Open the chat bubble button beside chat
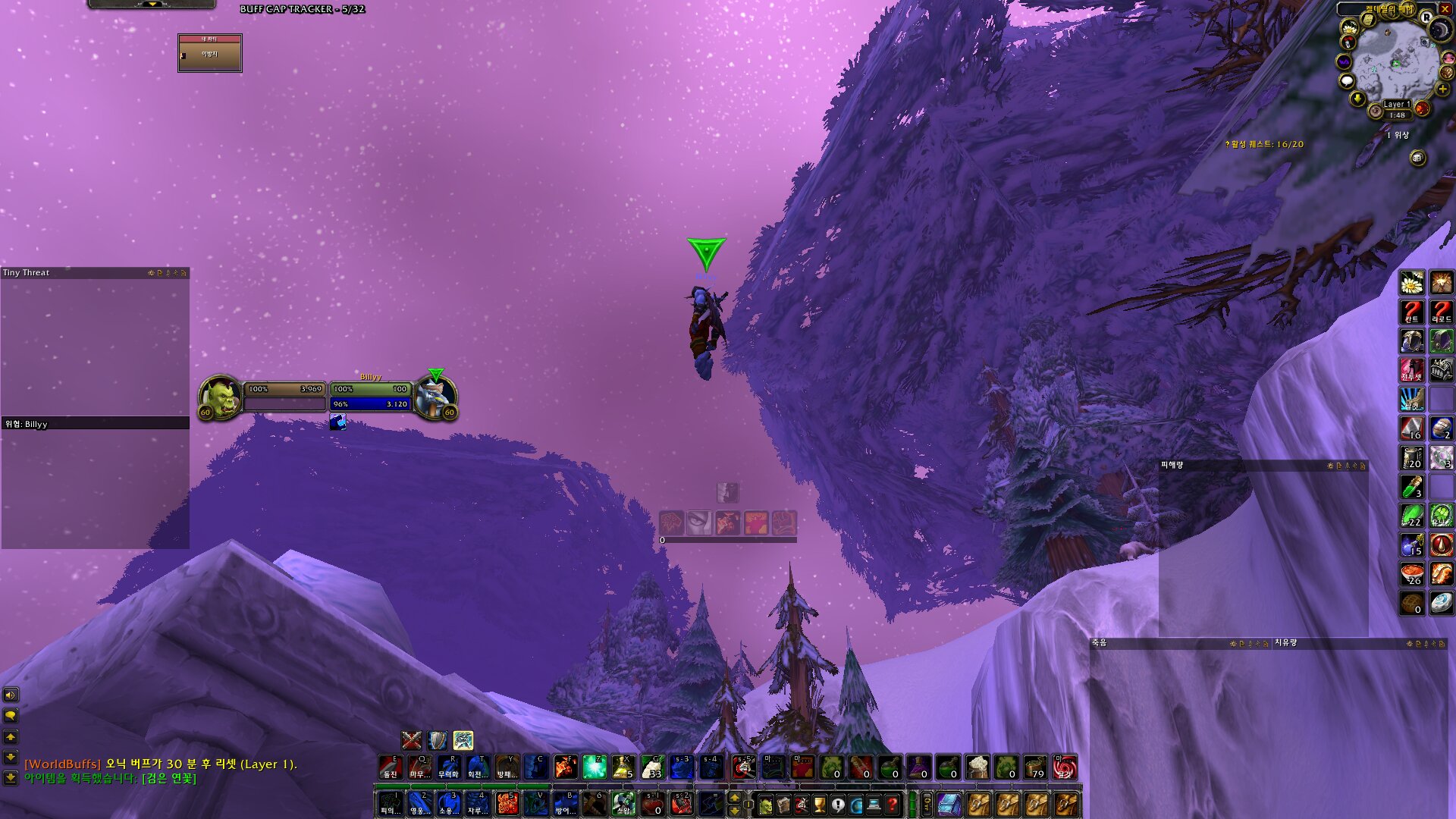Viewport: 1456px width, 819px height. point(11,716)
